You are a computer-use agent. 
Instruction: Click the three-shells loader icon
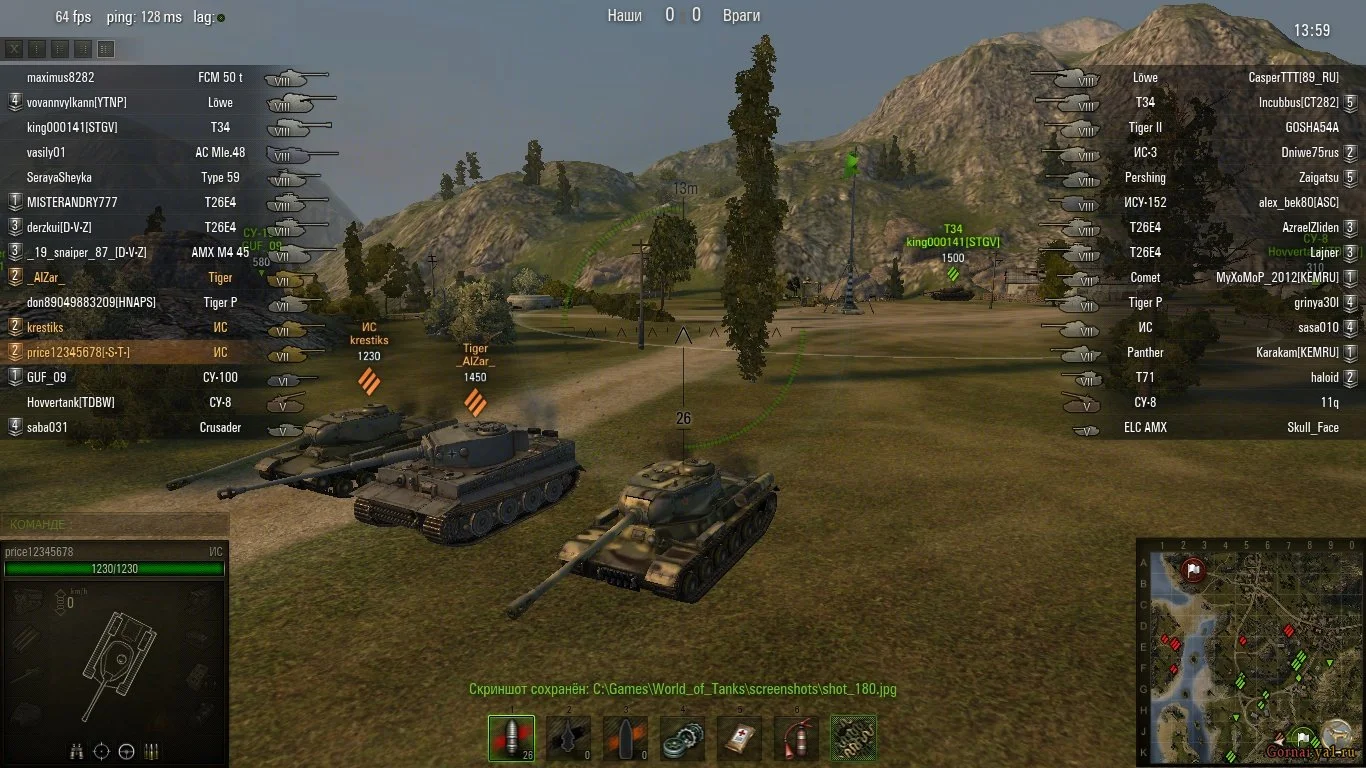tap(151, 751)
